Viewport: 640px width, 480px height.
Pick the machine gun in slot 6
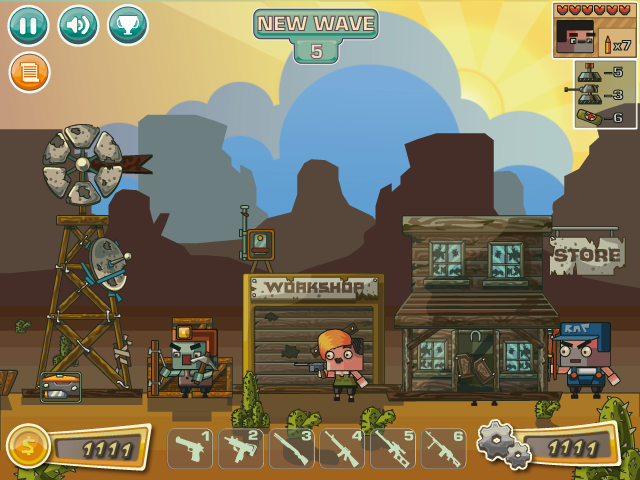click(x=444, y=449)
